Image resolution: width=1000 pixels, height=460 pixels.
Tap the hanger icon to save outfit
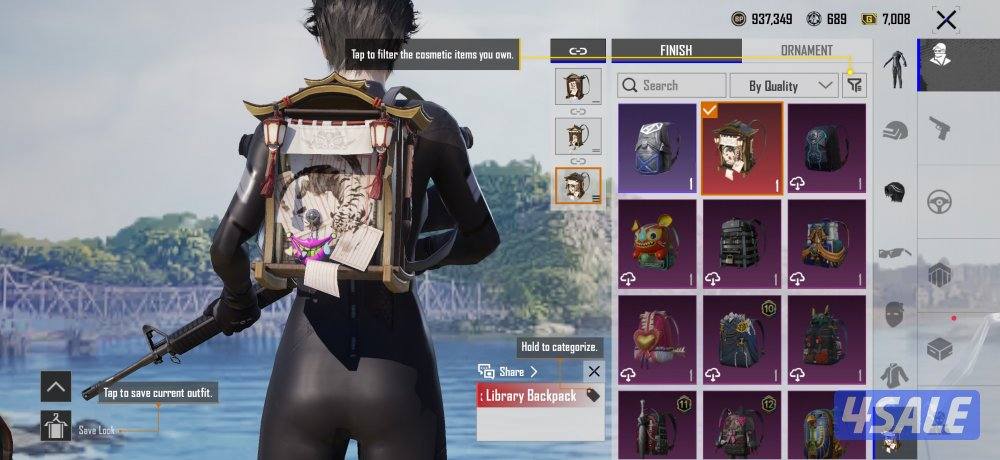(x=56, y=426)
